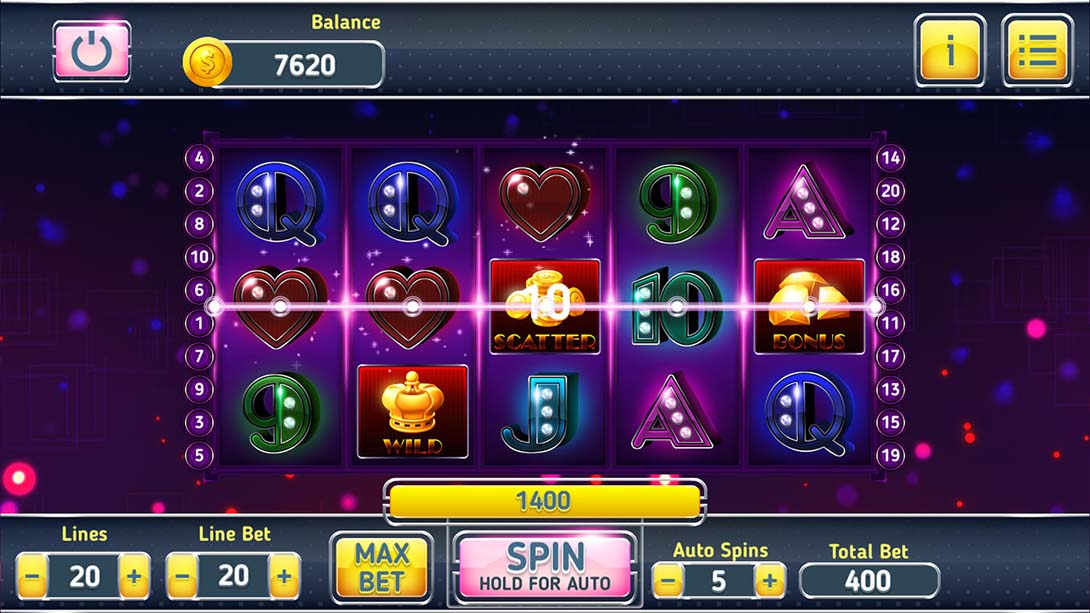Screen dimensions: 1090x613
Task: Increase the number of Lines
Action: tap(134, 576)
